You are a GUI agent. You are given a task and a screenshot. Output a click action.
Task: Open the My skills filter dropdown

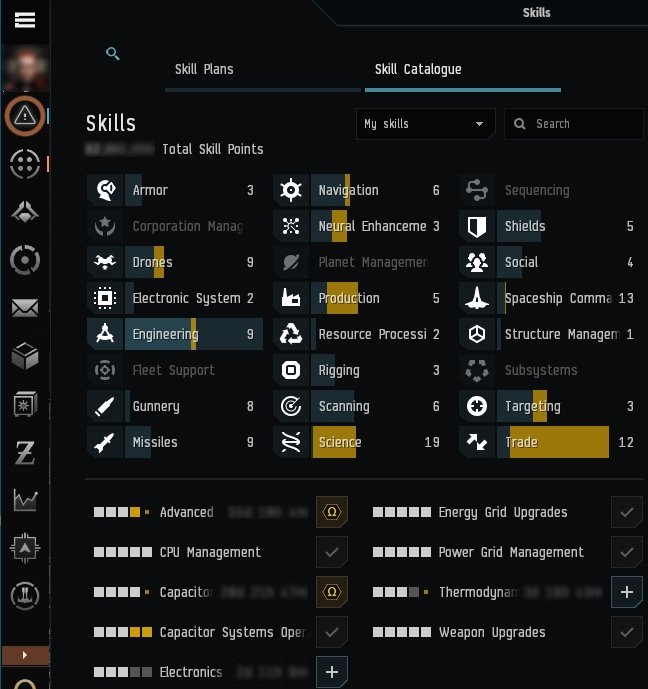[425, 124]
